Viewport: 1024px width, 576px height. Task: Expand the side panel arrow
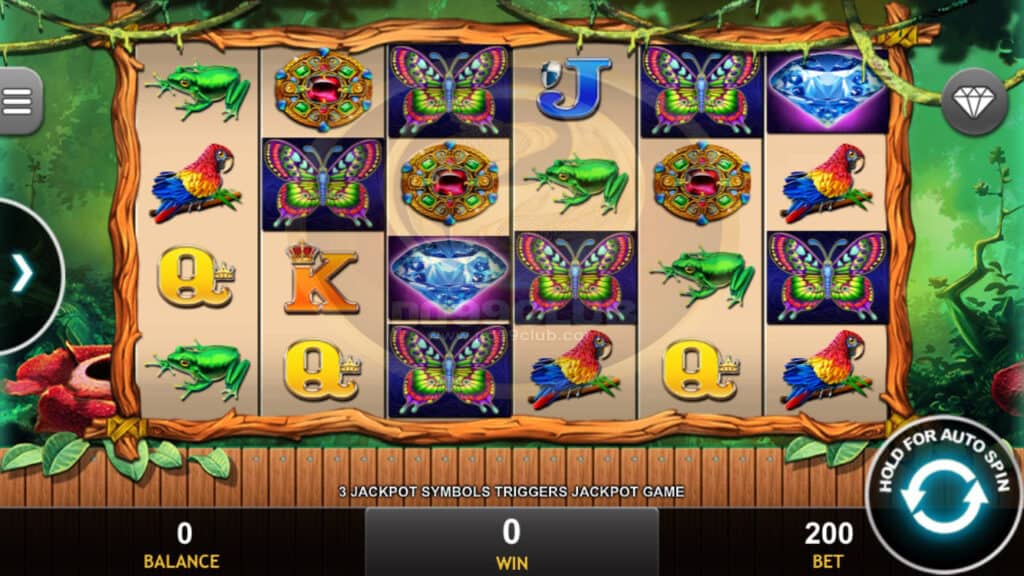pyautogui.click(x=22, y=274)
